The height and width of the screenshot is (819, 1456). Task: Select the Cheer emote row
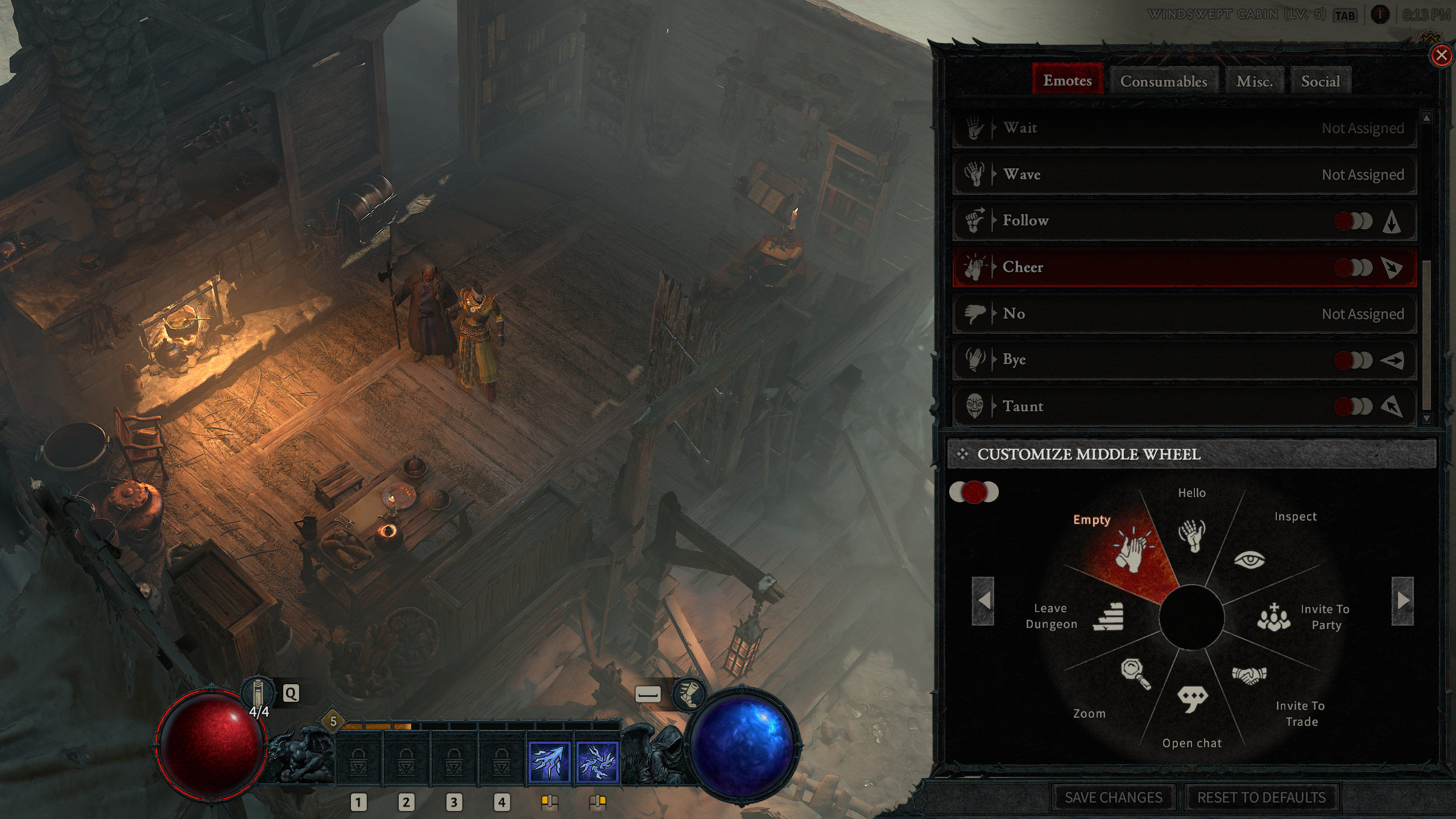[x=1183, y=267]
